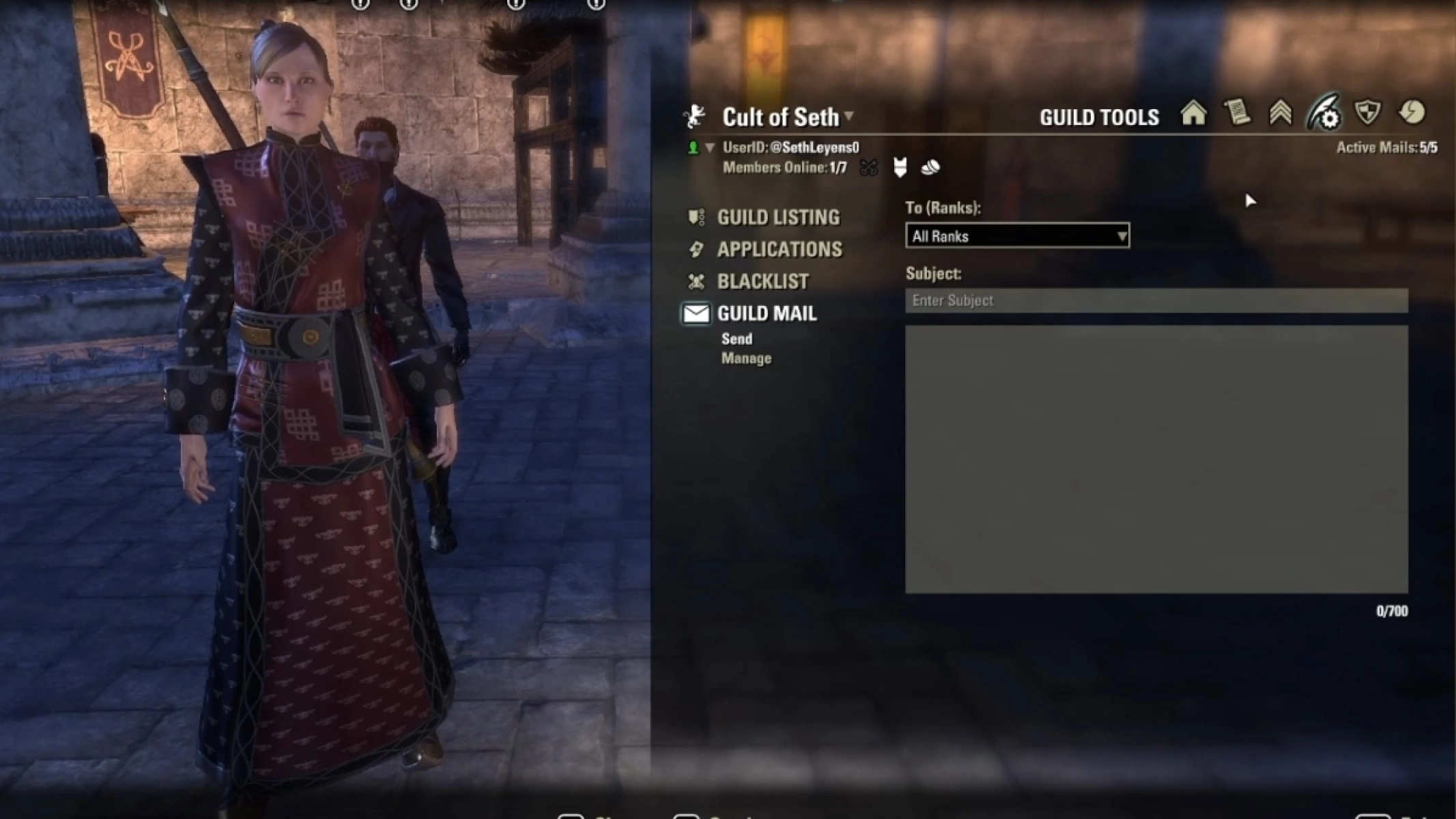Switch to the Blacklist section
This screenshot has height=819, width=1456.
tap(762, 281)
